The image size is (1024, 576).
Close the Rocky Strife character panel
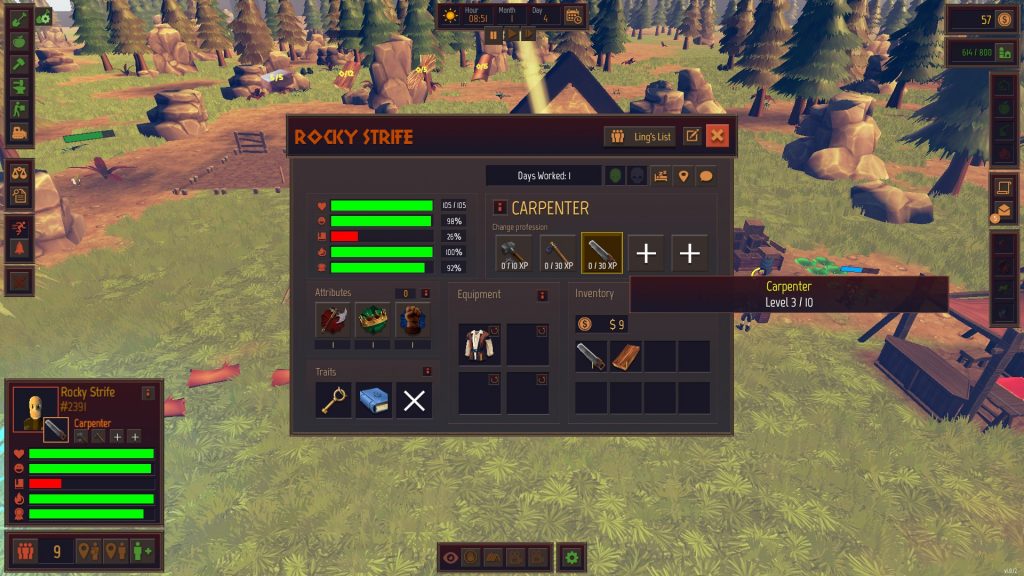click(x=717, y=136)
